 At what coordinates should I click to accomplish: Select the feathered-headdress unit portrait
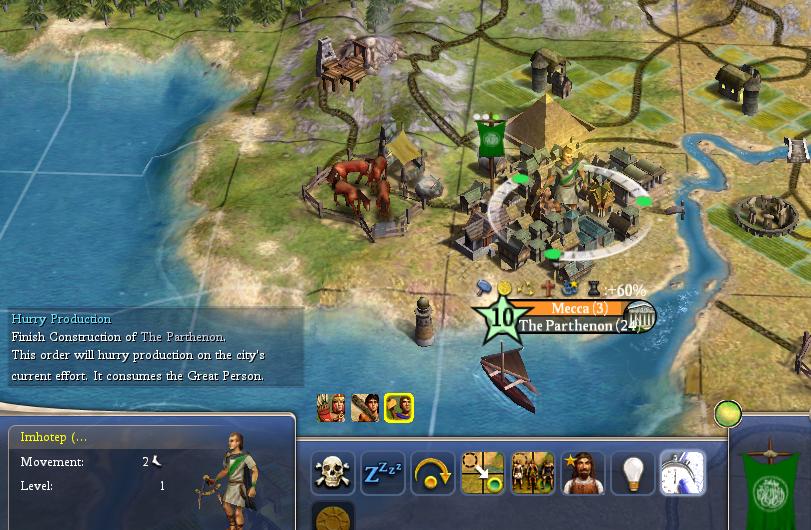click(x=331, y=407)
